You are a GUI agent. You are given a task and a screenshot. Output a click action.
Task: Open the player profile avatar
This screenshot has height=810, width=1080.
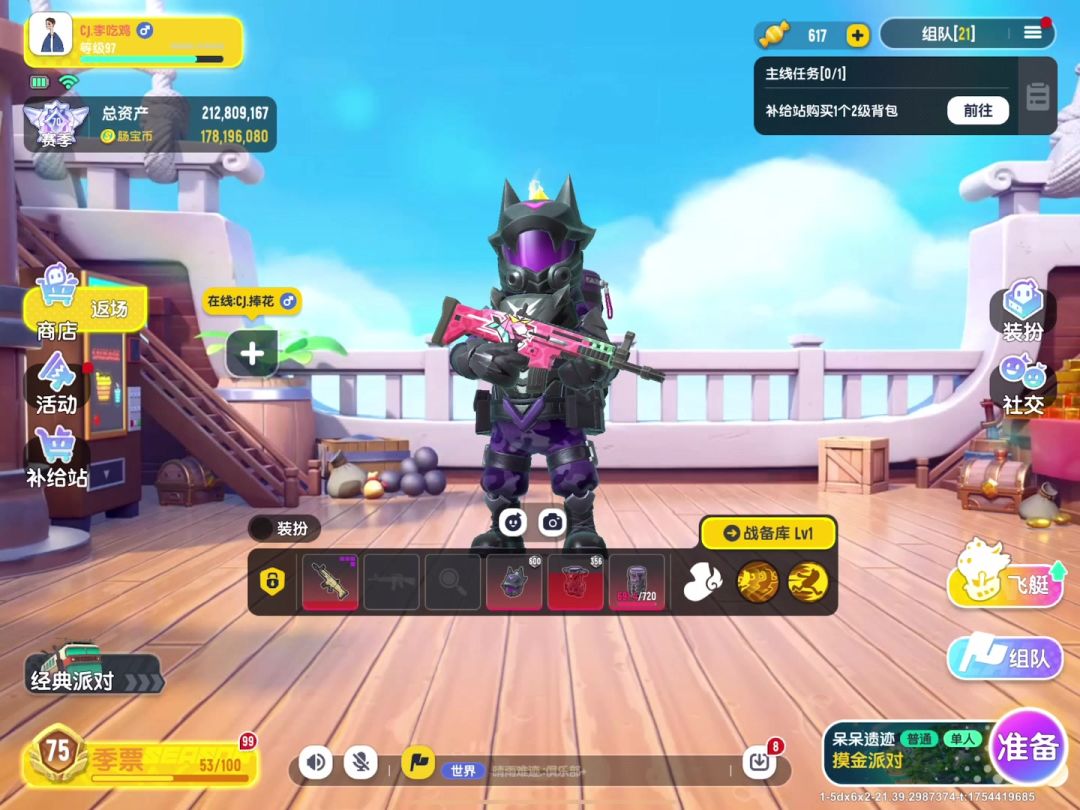pyautogui.click(x=50, y=36)
